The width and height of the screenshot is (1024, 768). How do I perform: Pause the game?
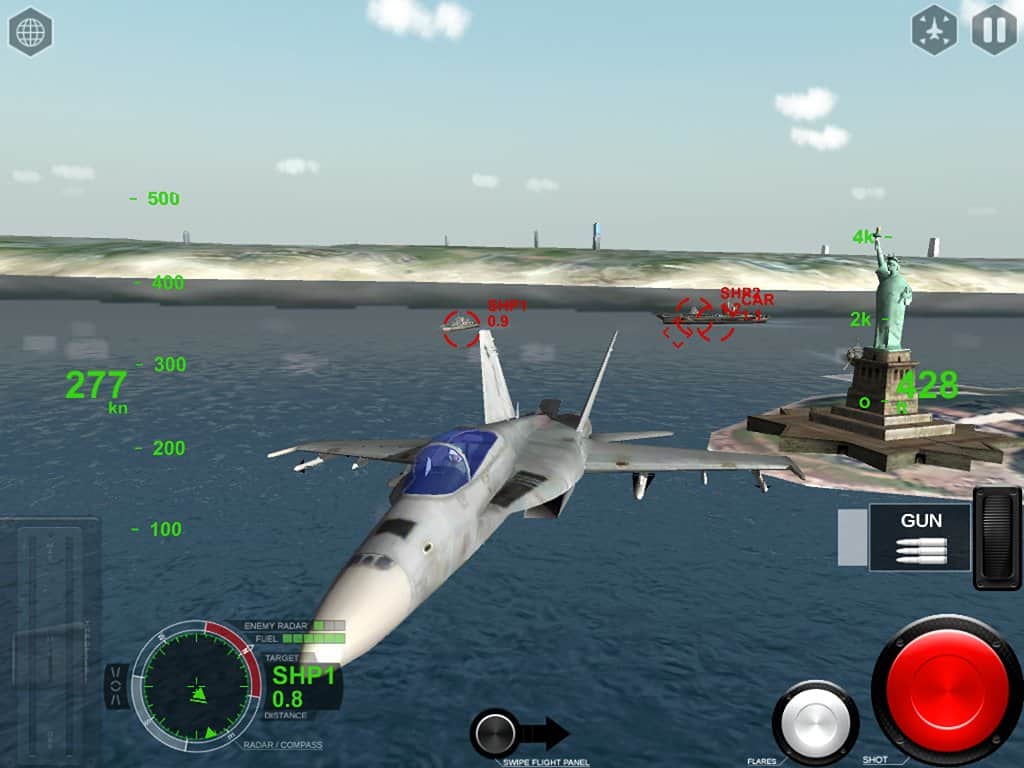[994, 31]
